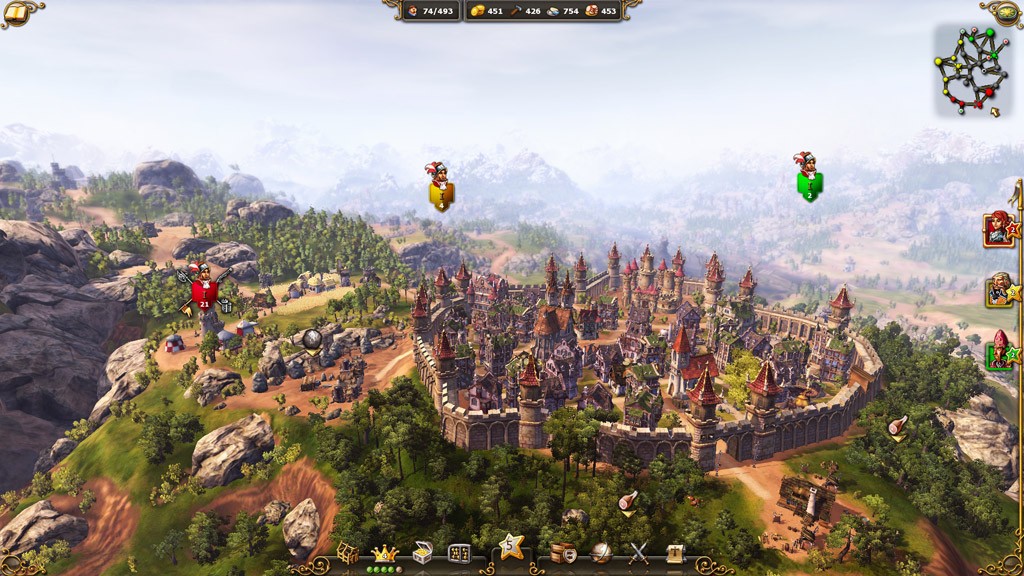Open the stone tablet menu

pyautogui.click(x=460, y=552)
